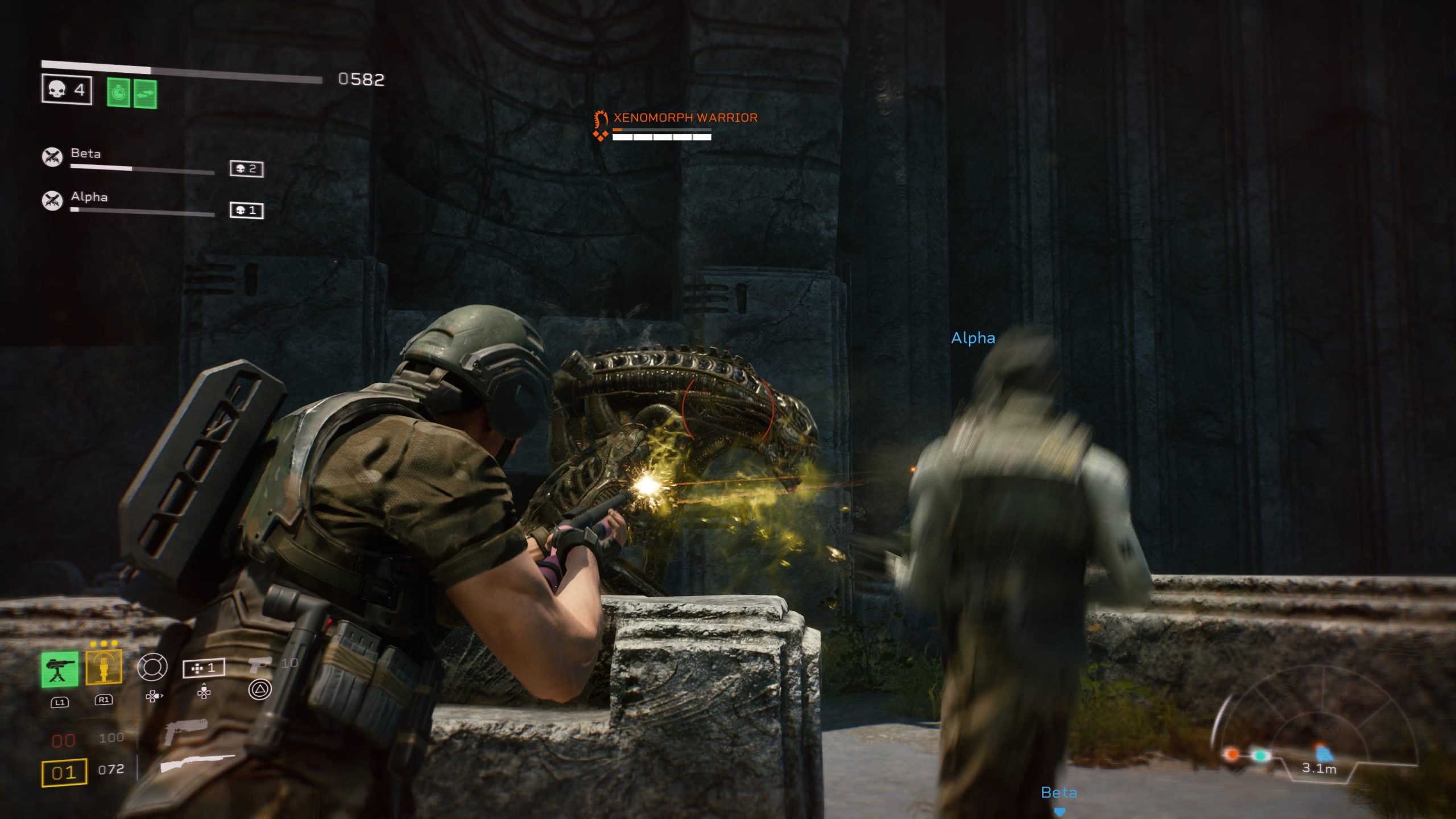Screen dimensions: 1456x819
Task: Click the green stopwatch buff icon
Action: coord(118,92)
